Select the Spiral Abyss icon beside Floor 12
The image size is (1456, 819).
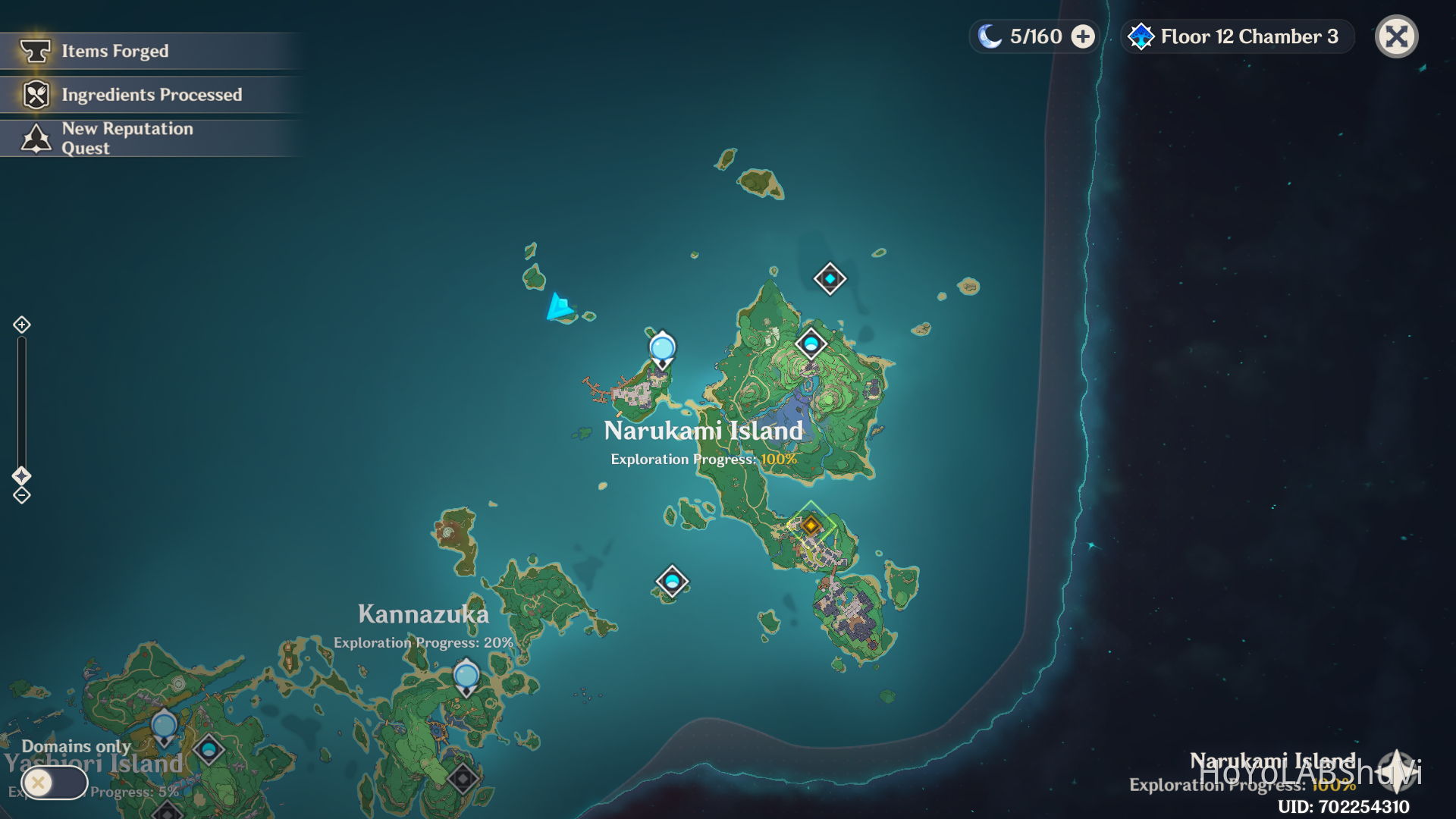pos(1141,36)
